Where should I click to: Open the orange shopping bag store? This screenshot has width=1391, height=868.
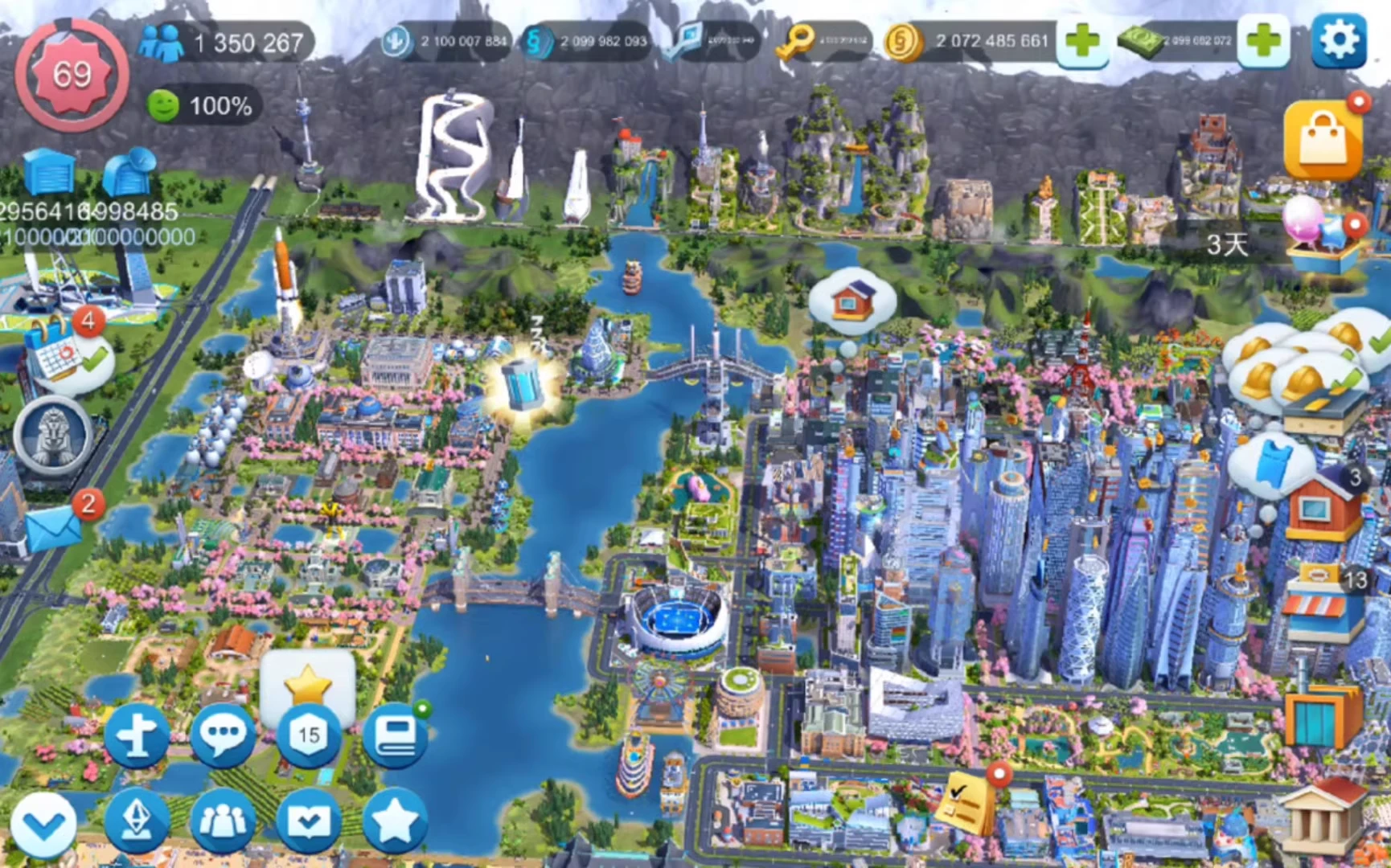1323,141
